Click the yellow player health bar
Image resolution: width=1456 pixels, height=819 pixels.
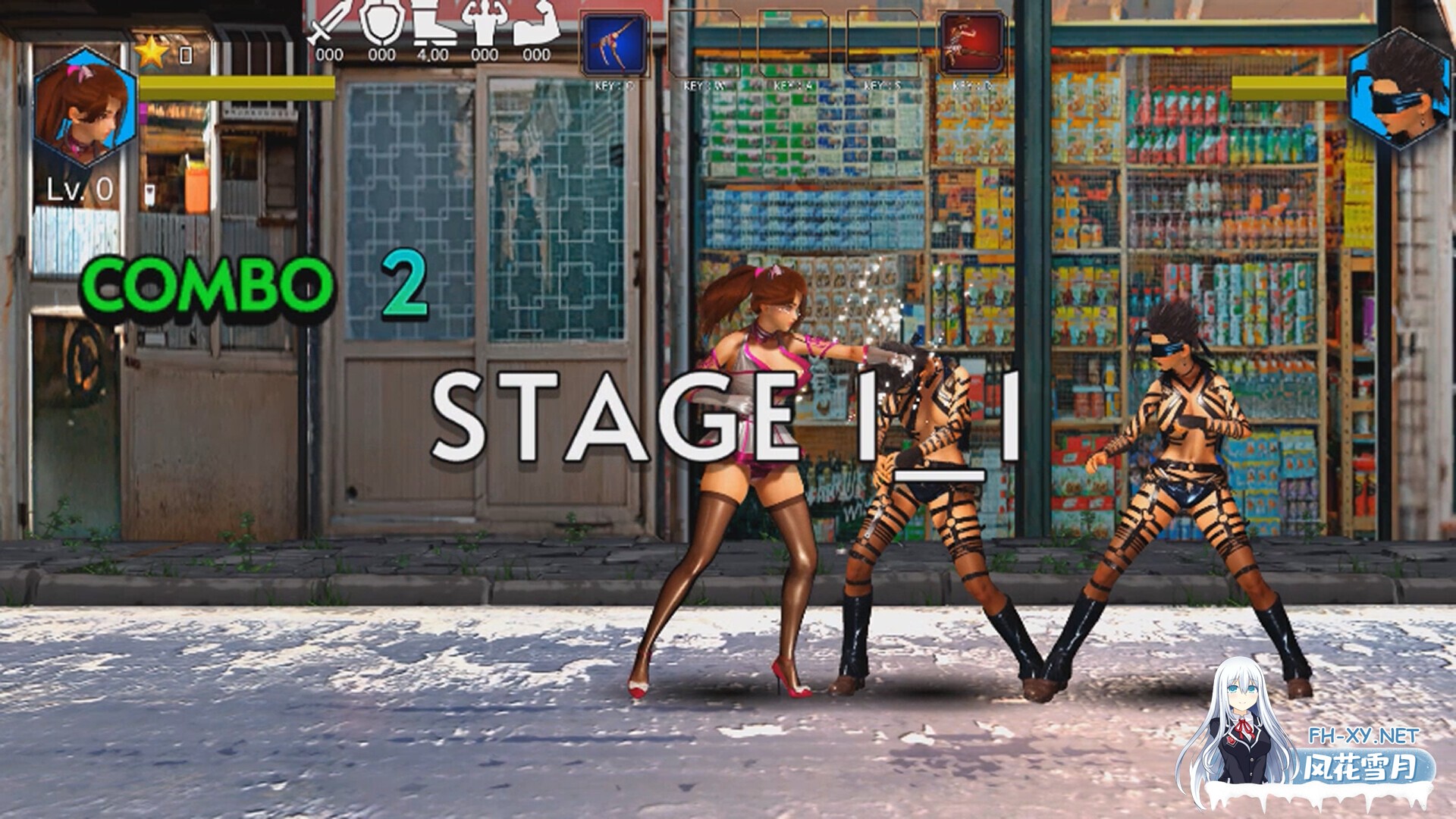pyautogui.click(x=235, y=87)
